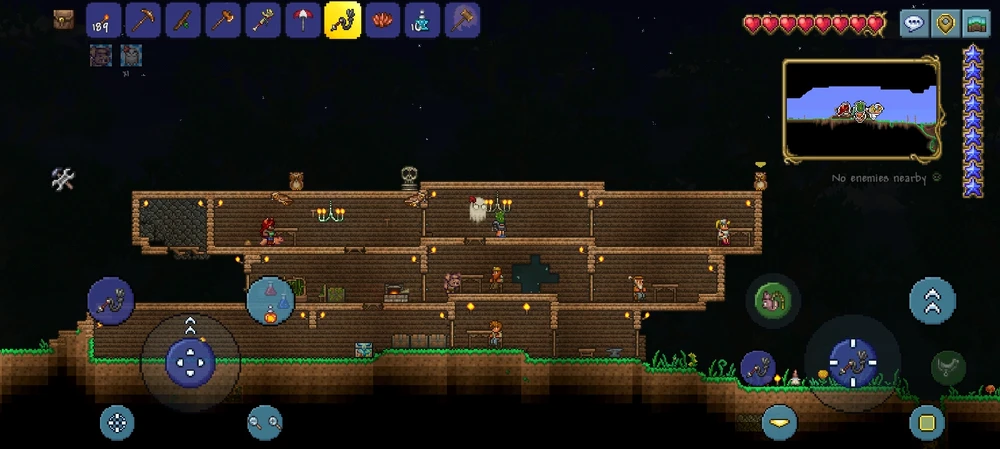Viewport: 1000px width, 449px height.
Task: Tap the jump double-arrow button
Action: point(932,300)
